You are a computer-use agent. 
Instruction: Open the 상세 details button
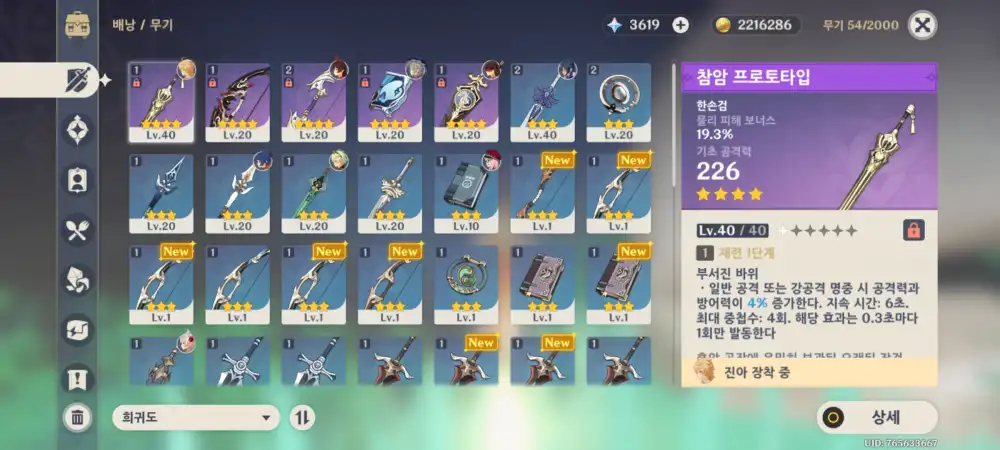[877, 417]
